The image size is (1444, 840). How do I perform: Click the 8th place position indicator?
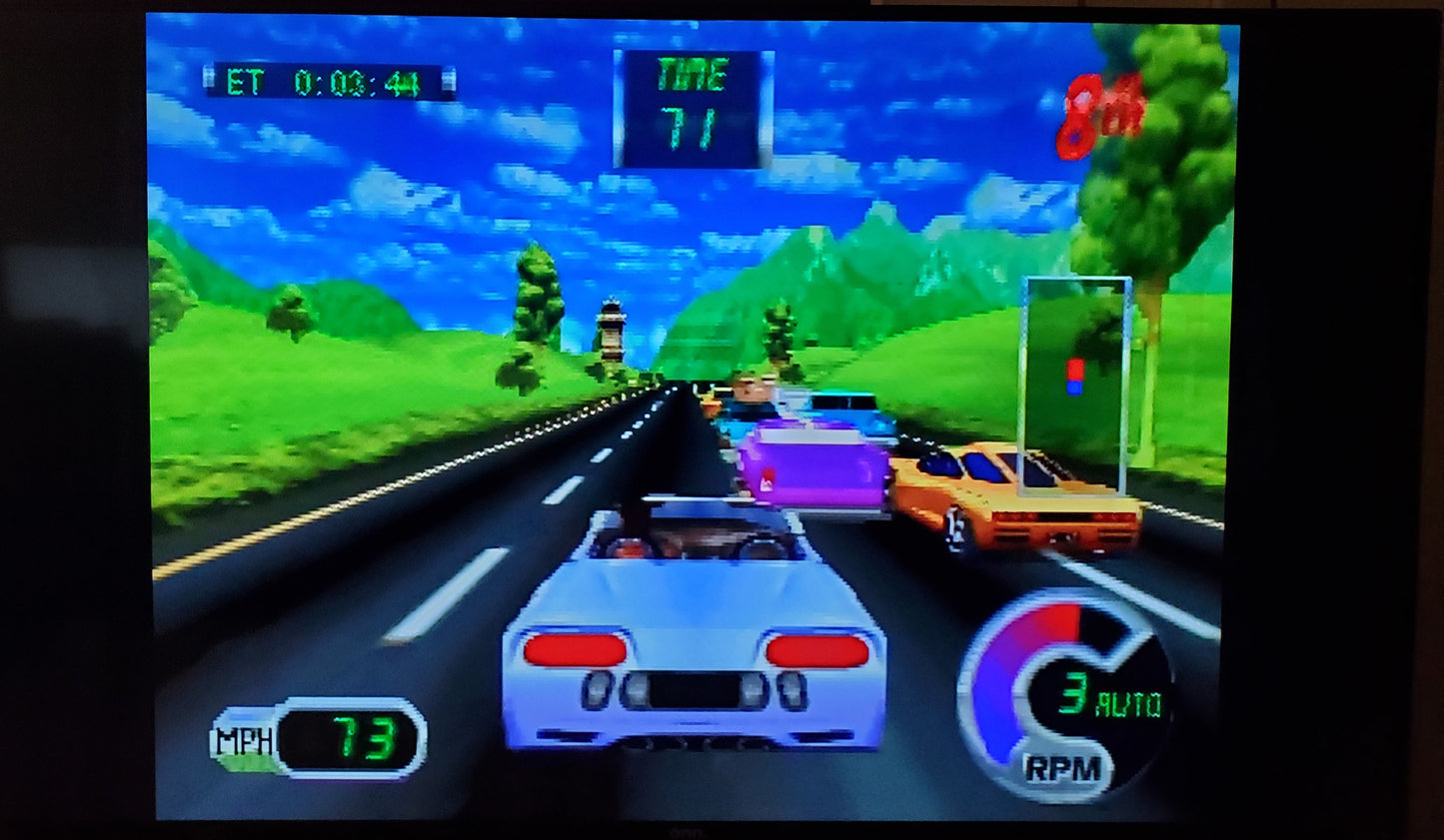tap(1096, 113)
